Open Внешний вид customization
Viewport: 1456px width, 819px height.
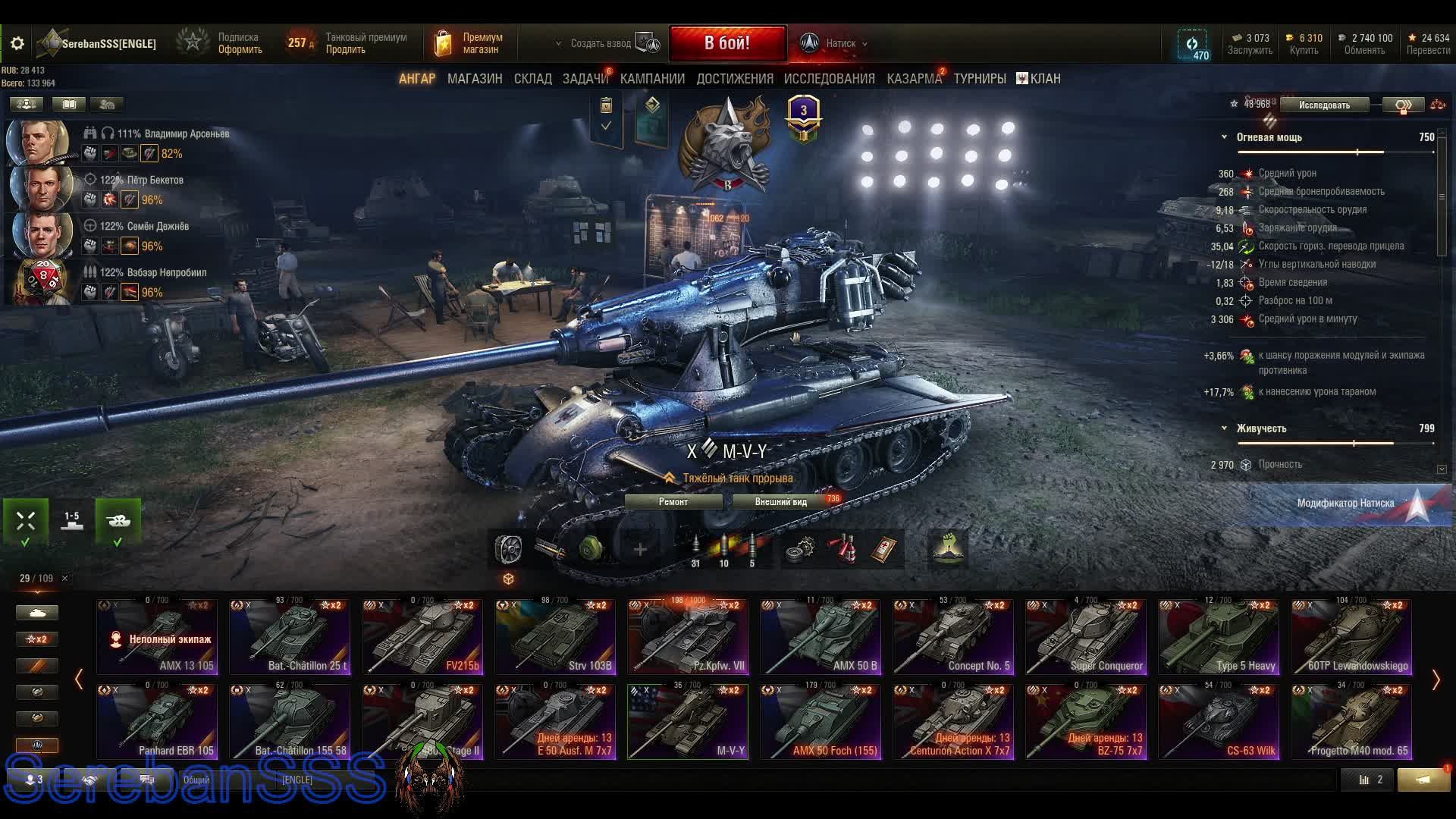coord(781,502)
